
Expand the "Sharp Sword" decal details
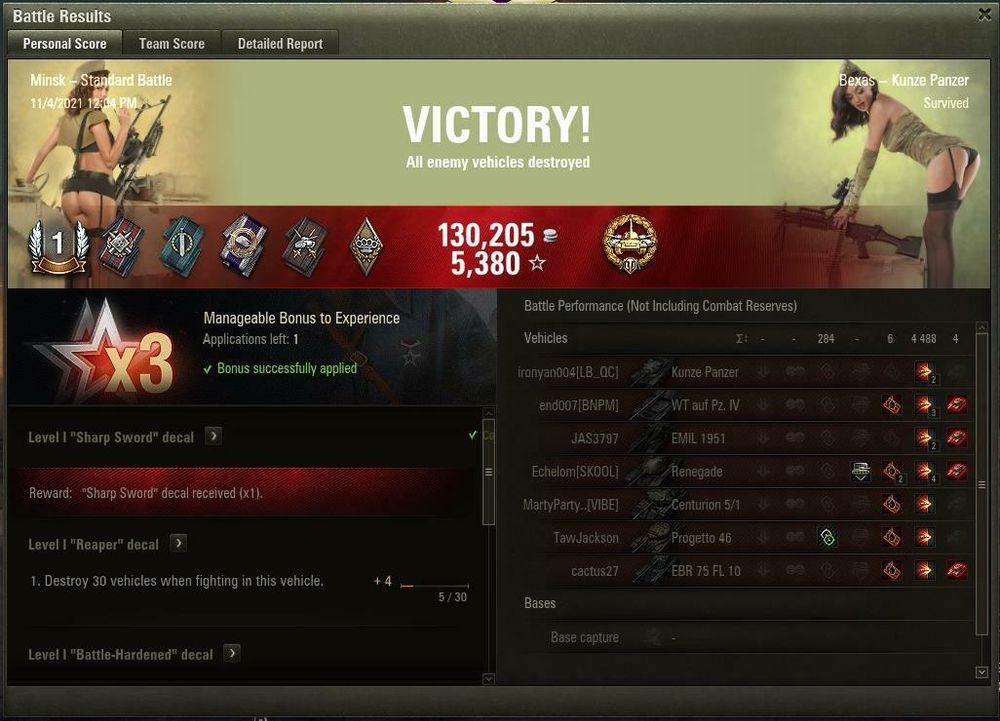pyautogui.click(x=213, y=436)
